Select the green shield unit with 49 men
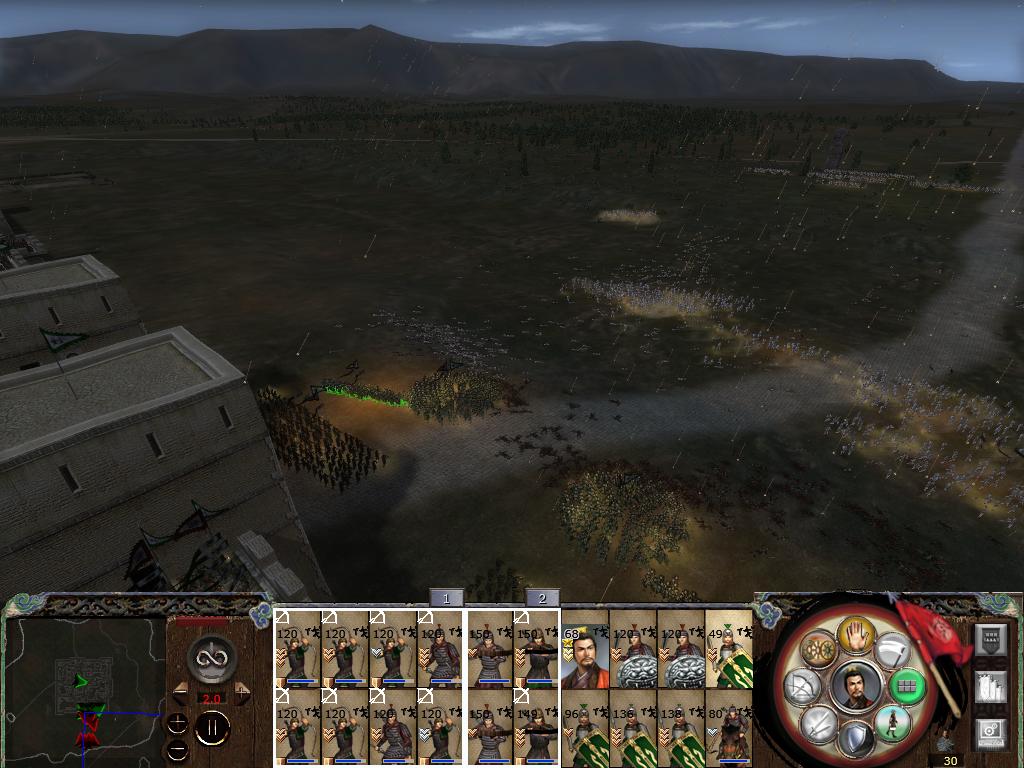 tap(729, 649)
